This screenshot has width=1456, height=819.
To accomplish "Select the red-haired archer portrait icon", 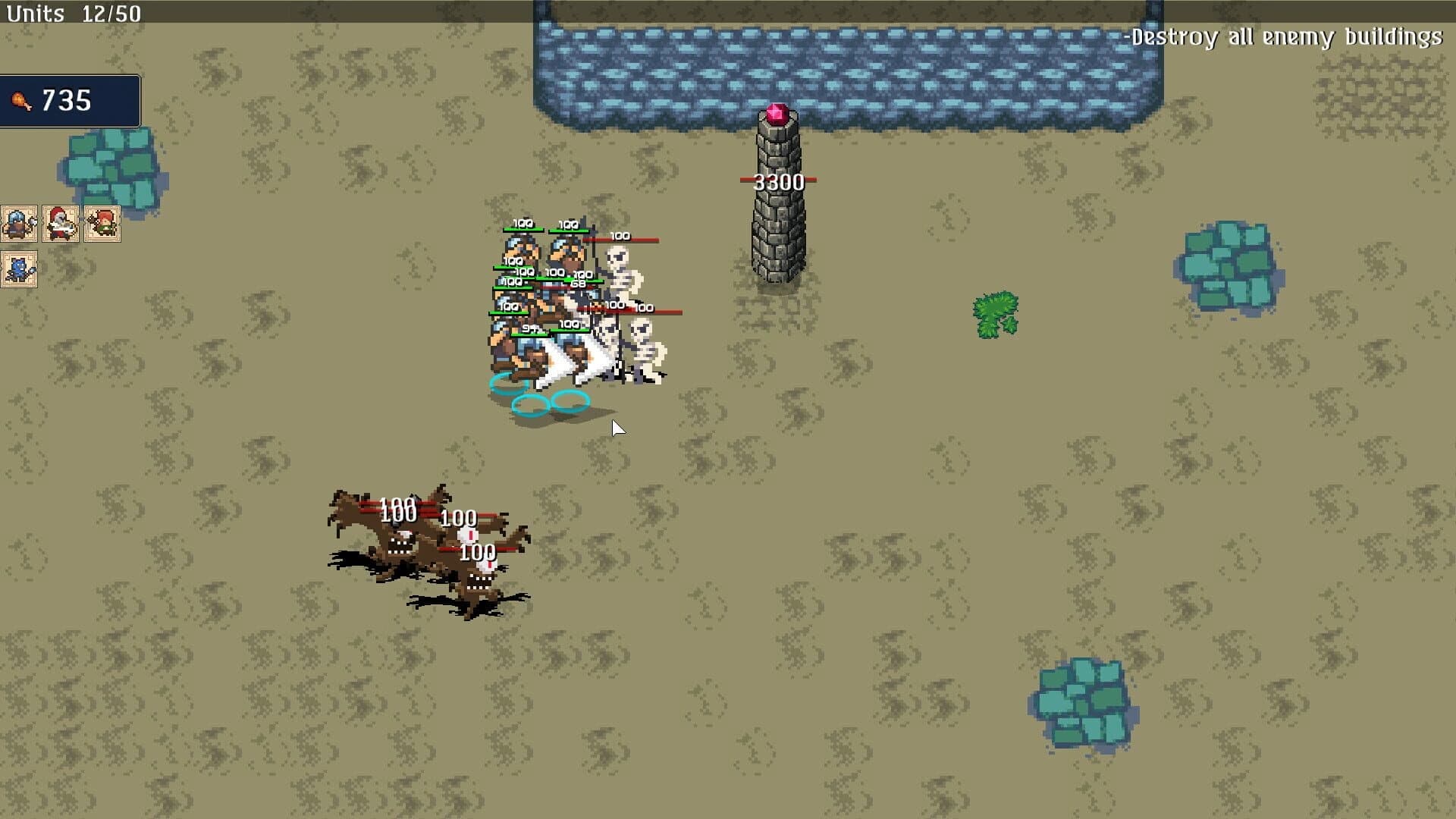I will [102, 224].
